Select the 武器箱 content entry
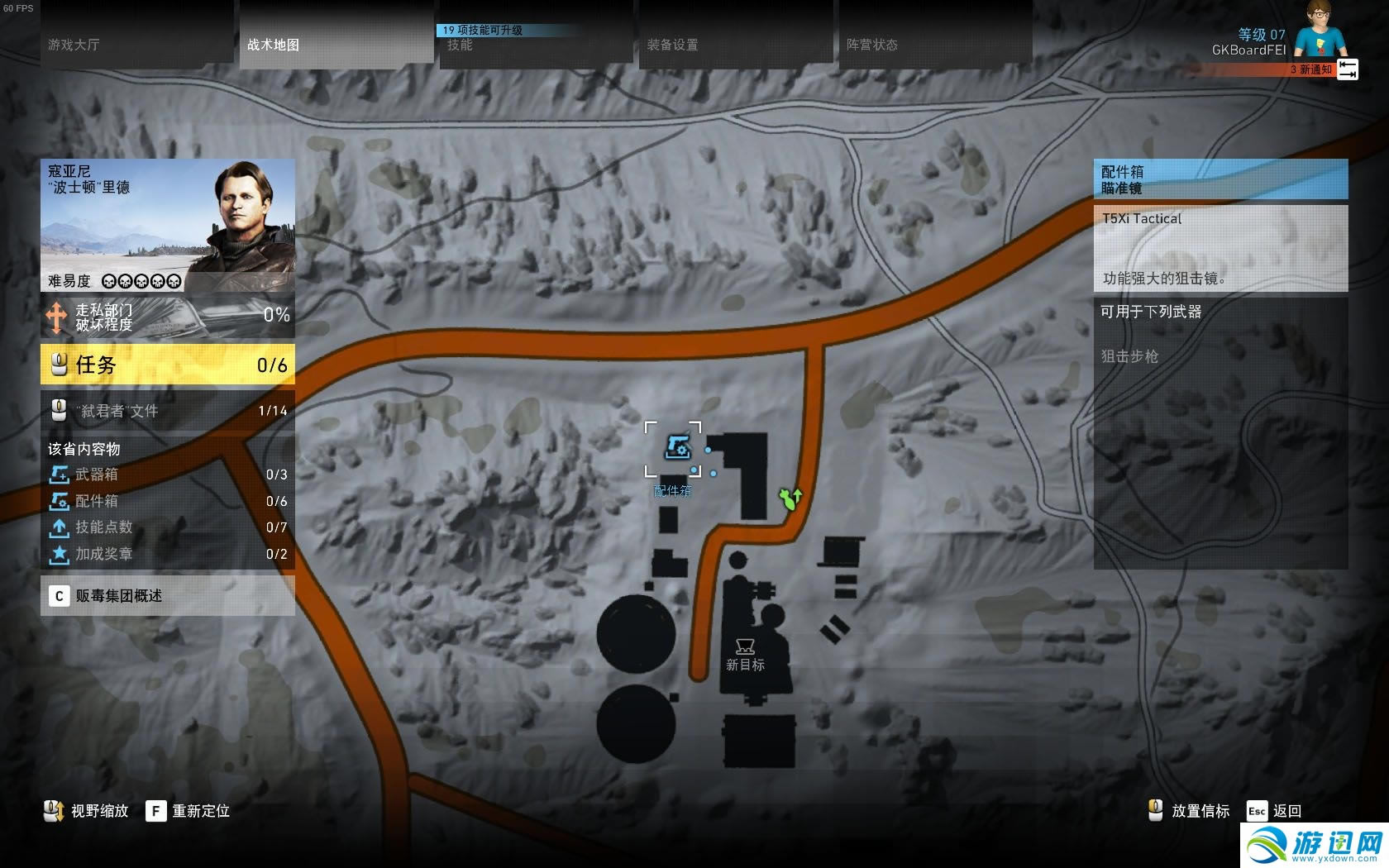 (168, 475)
